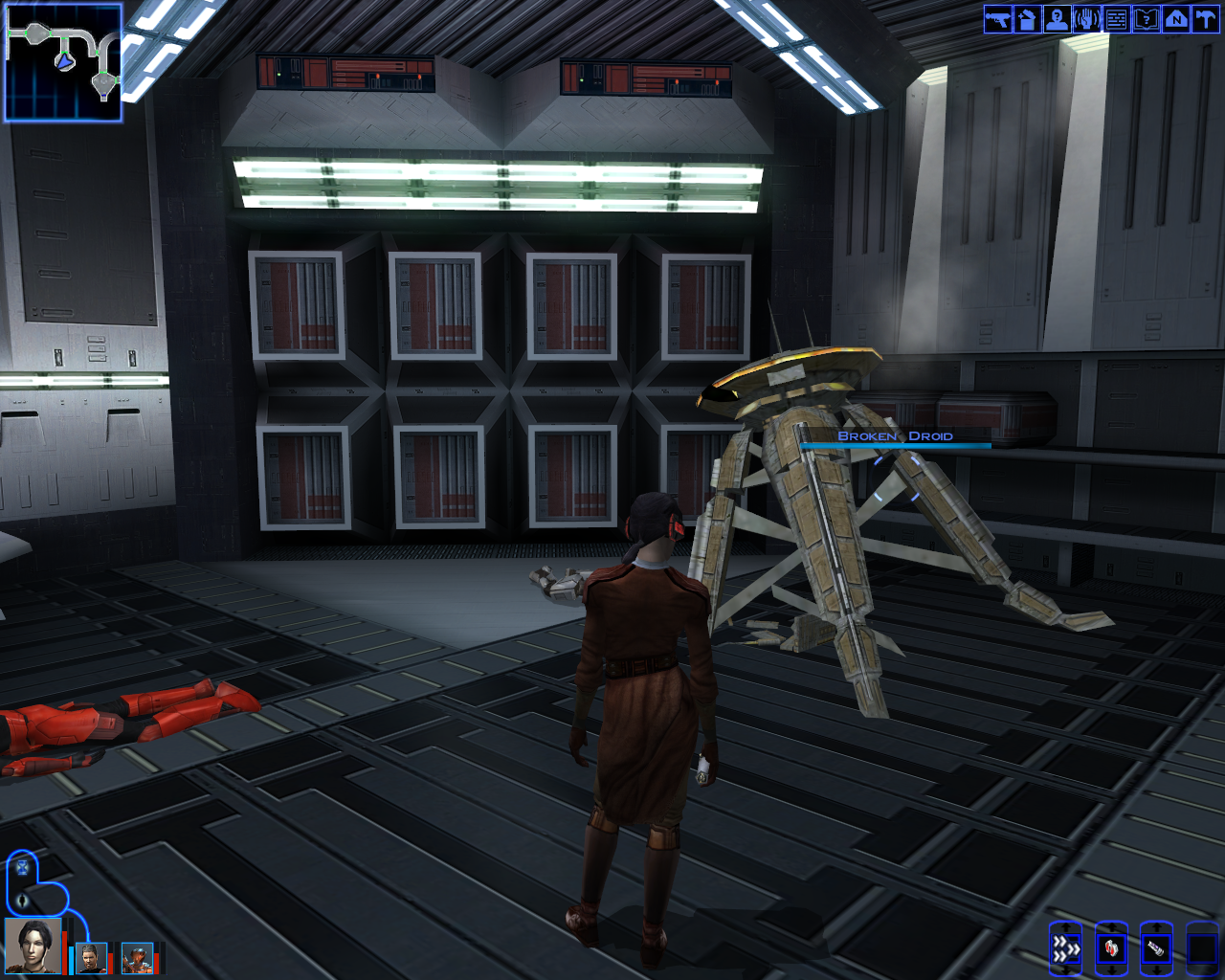Pause the game via the hourglass icon
The image size is (1225, 980).
click(x=22, y=868)
